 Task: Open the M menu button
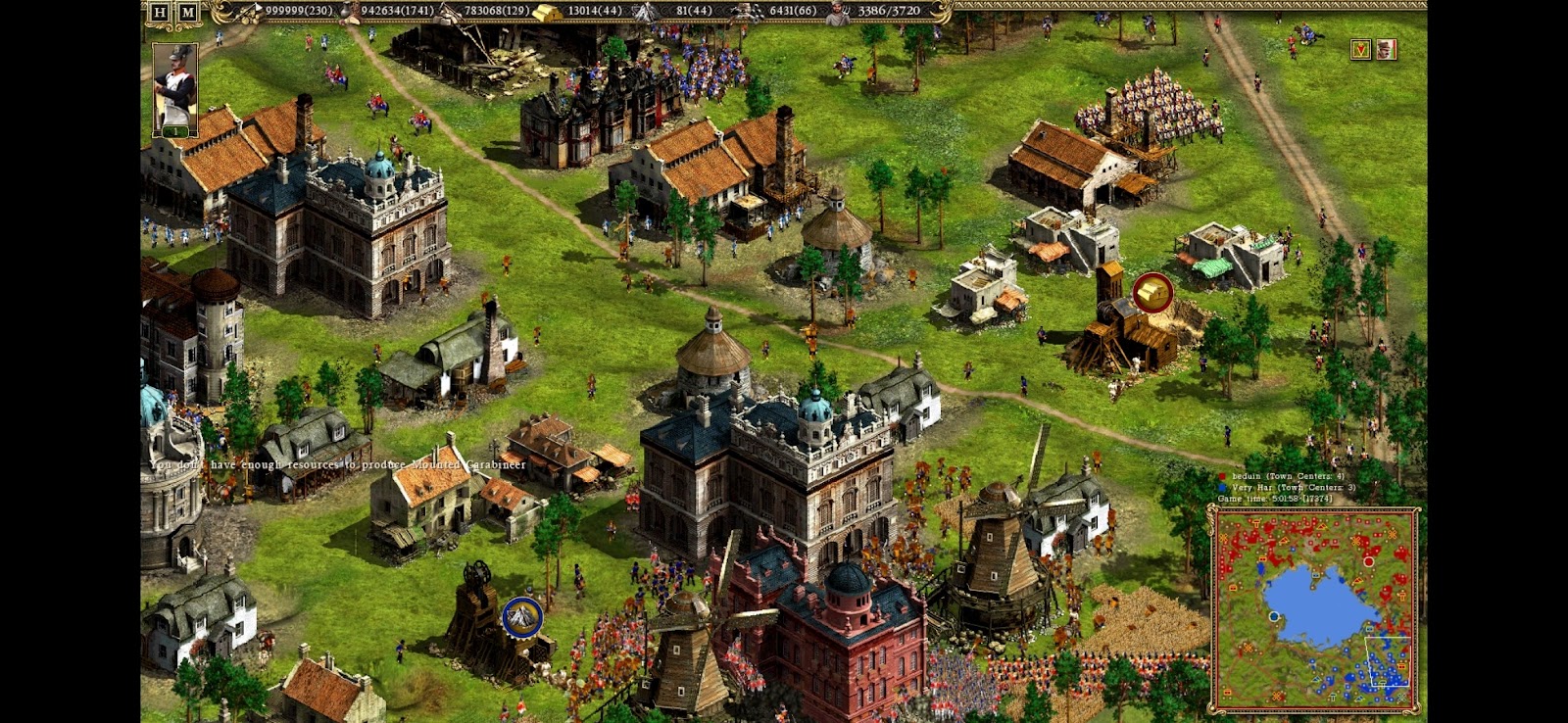click(x=187, y=13)
